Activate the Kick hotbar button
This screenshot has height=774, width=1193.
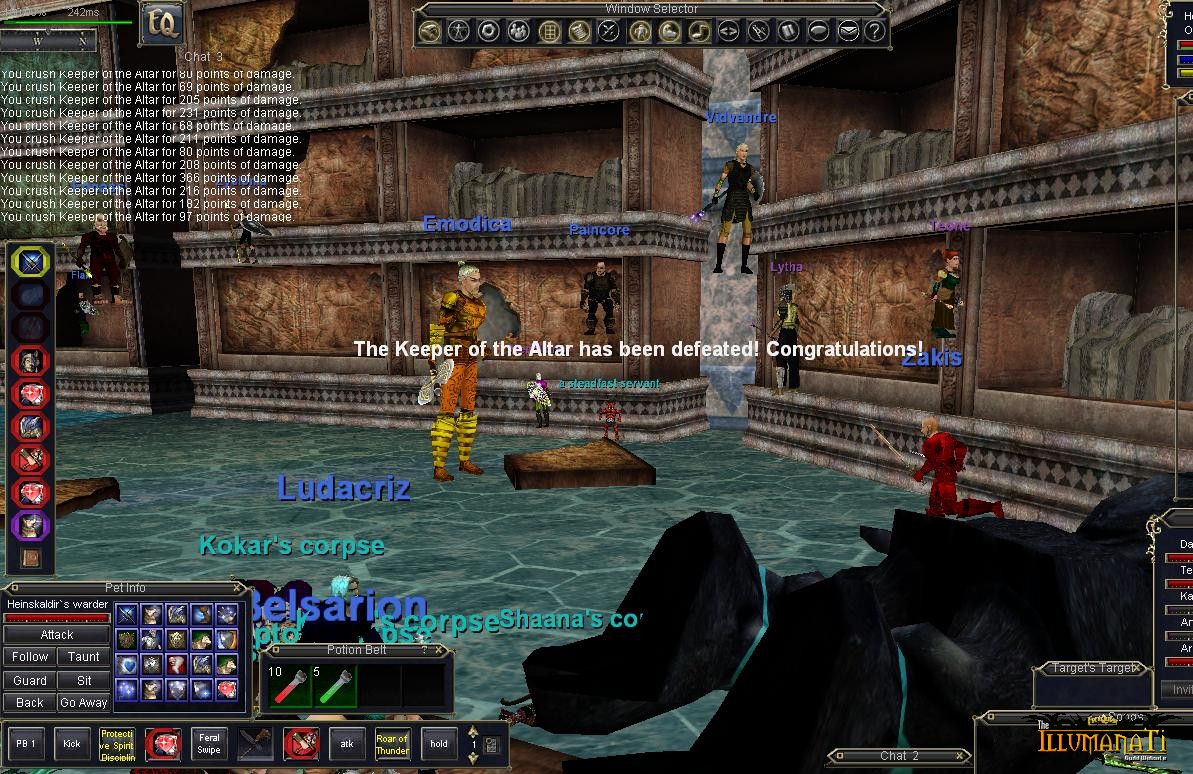72,744
